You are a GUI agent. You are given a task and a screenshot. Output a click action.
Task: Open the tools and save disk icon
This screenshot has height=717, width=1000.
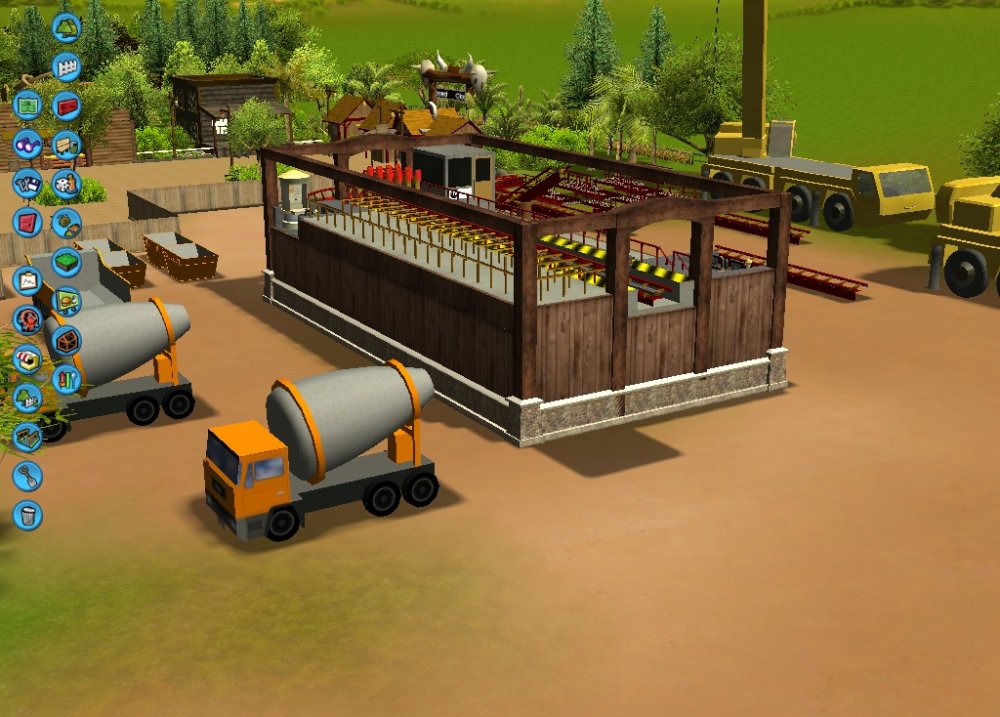coord(27,183)
